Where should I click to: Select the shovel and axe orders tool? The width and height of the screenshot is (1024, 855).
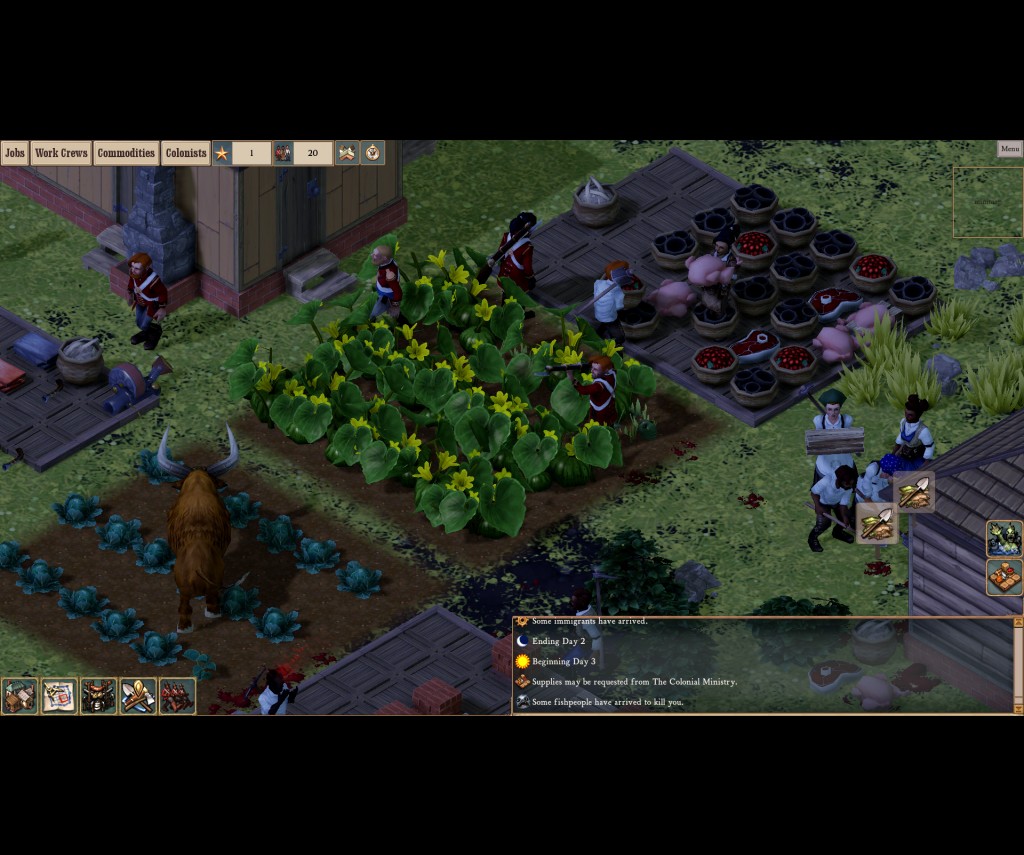(138, 696)
